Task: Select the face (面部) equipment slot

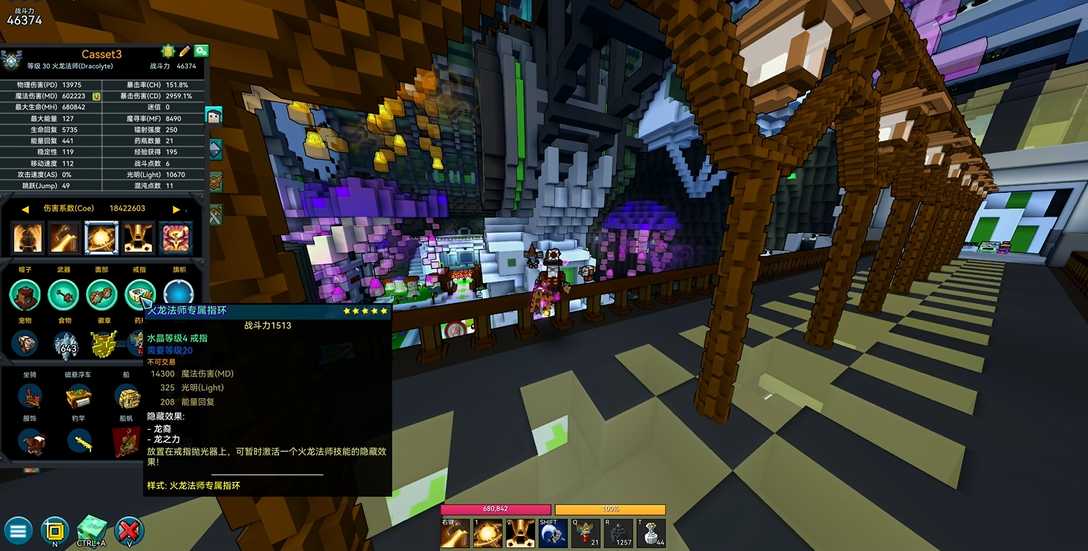Action: pos(101,294)
